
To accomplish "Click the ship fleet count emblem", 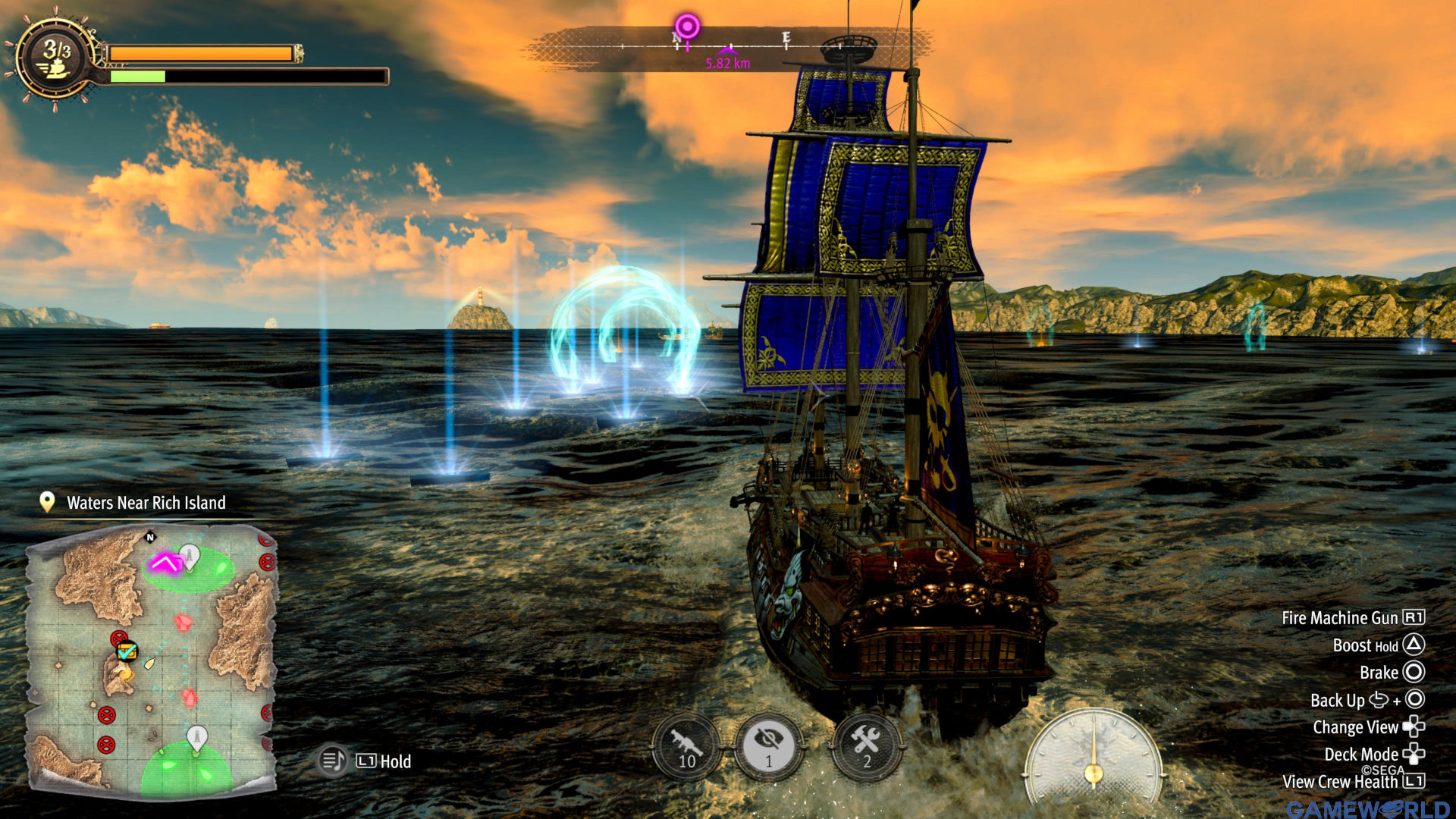I will coord(57,58).
